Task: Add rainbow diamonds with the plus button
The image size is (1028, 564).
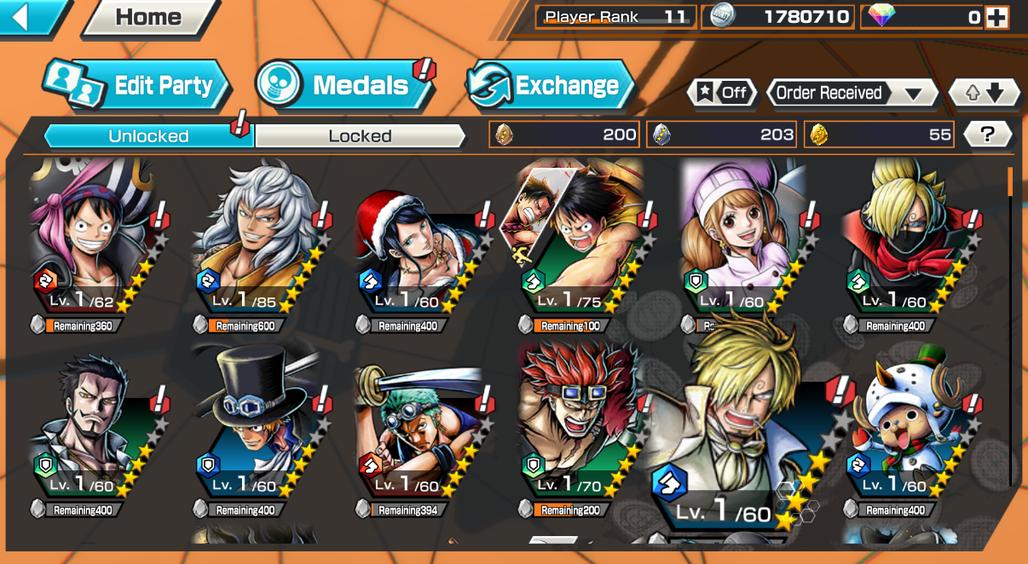Action: (x=996, y=17)
